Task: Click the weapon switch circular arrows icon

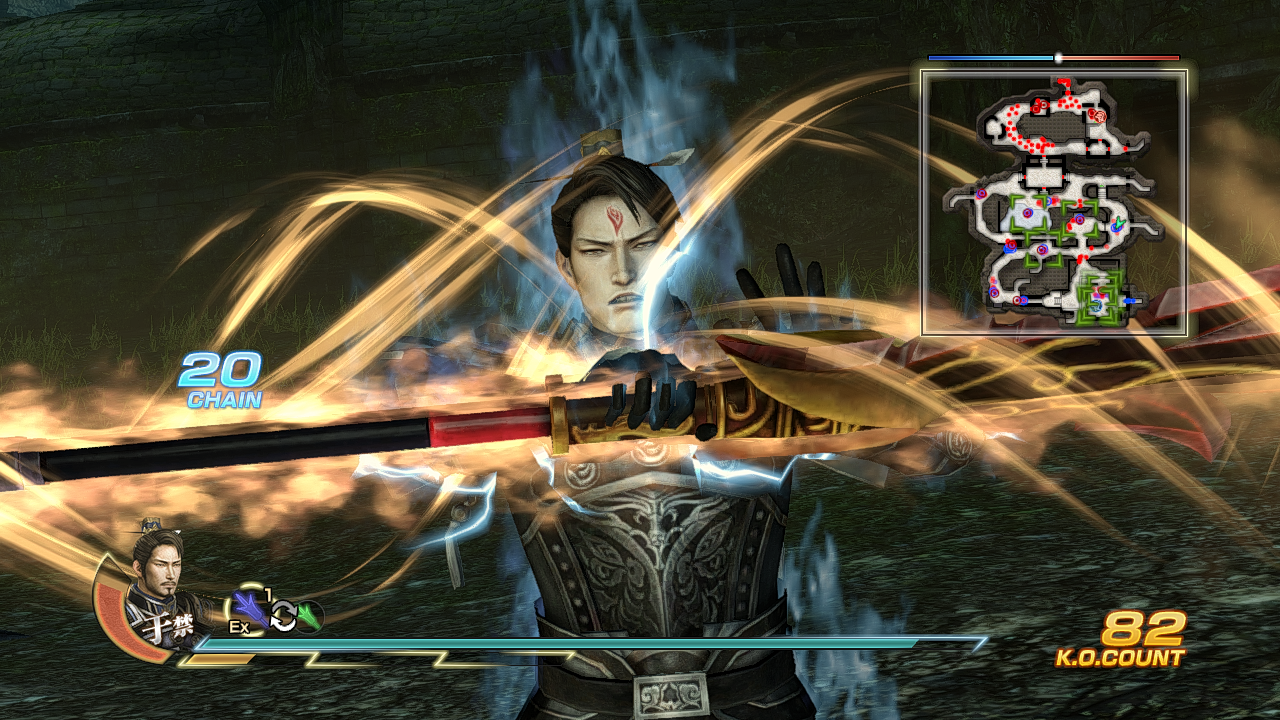Action: (x=283, y=615)
